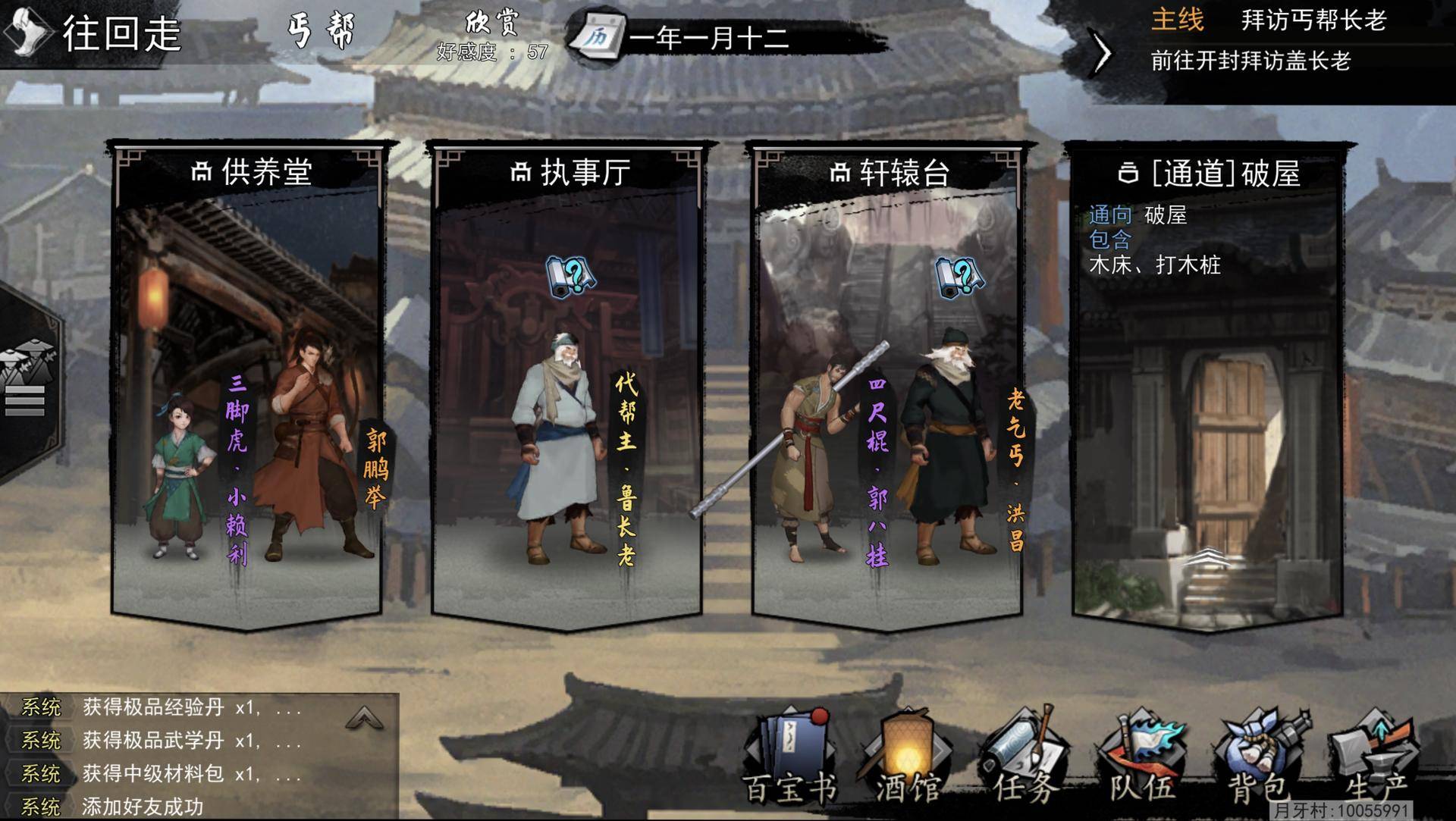Click the quest scroll above 洪昌
Viewport: 1456px width, 821px height.
pos(959,277)
